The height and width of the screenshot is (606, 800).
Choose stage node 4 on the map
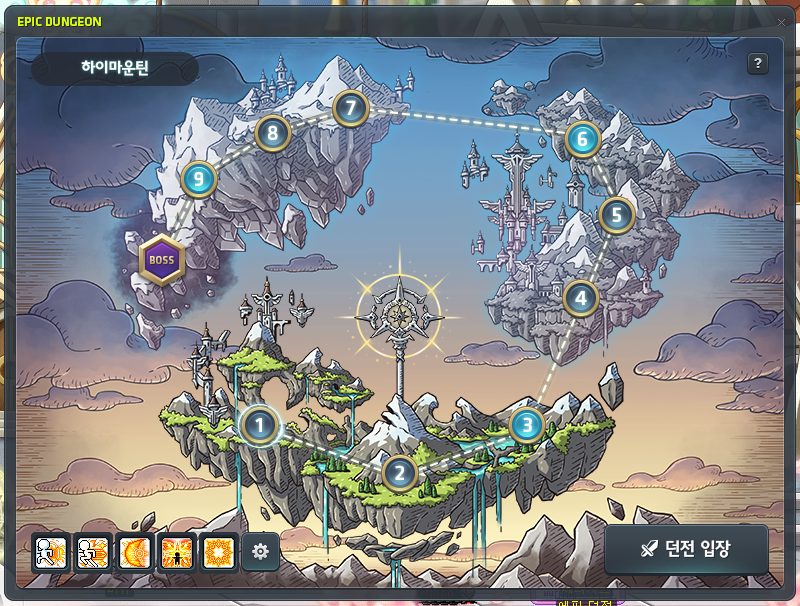tap(580, 297)
